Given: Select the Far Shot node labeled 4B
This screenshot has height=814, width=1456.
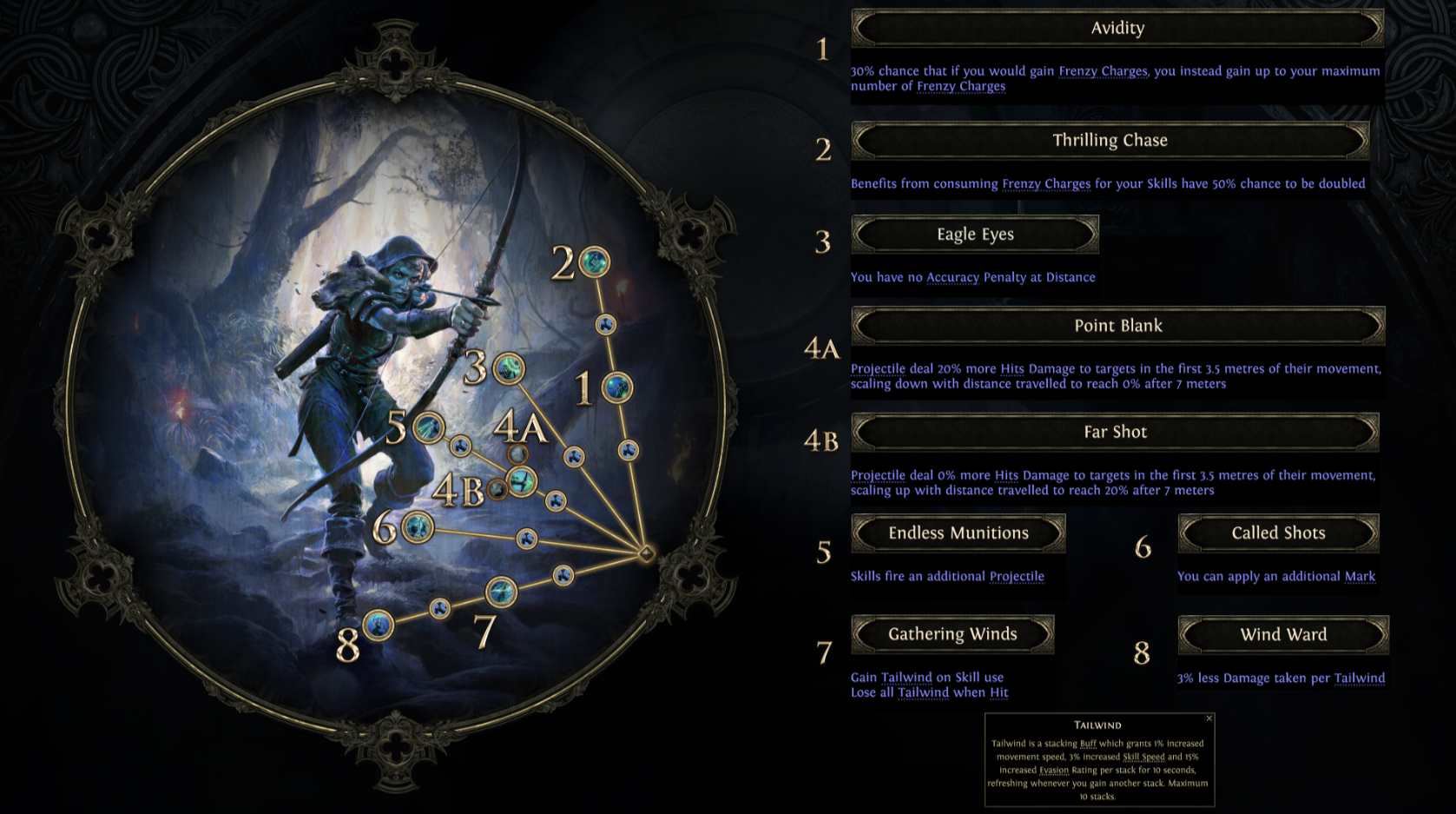Looking at the screenshot, I should click(x=499, y=489).
